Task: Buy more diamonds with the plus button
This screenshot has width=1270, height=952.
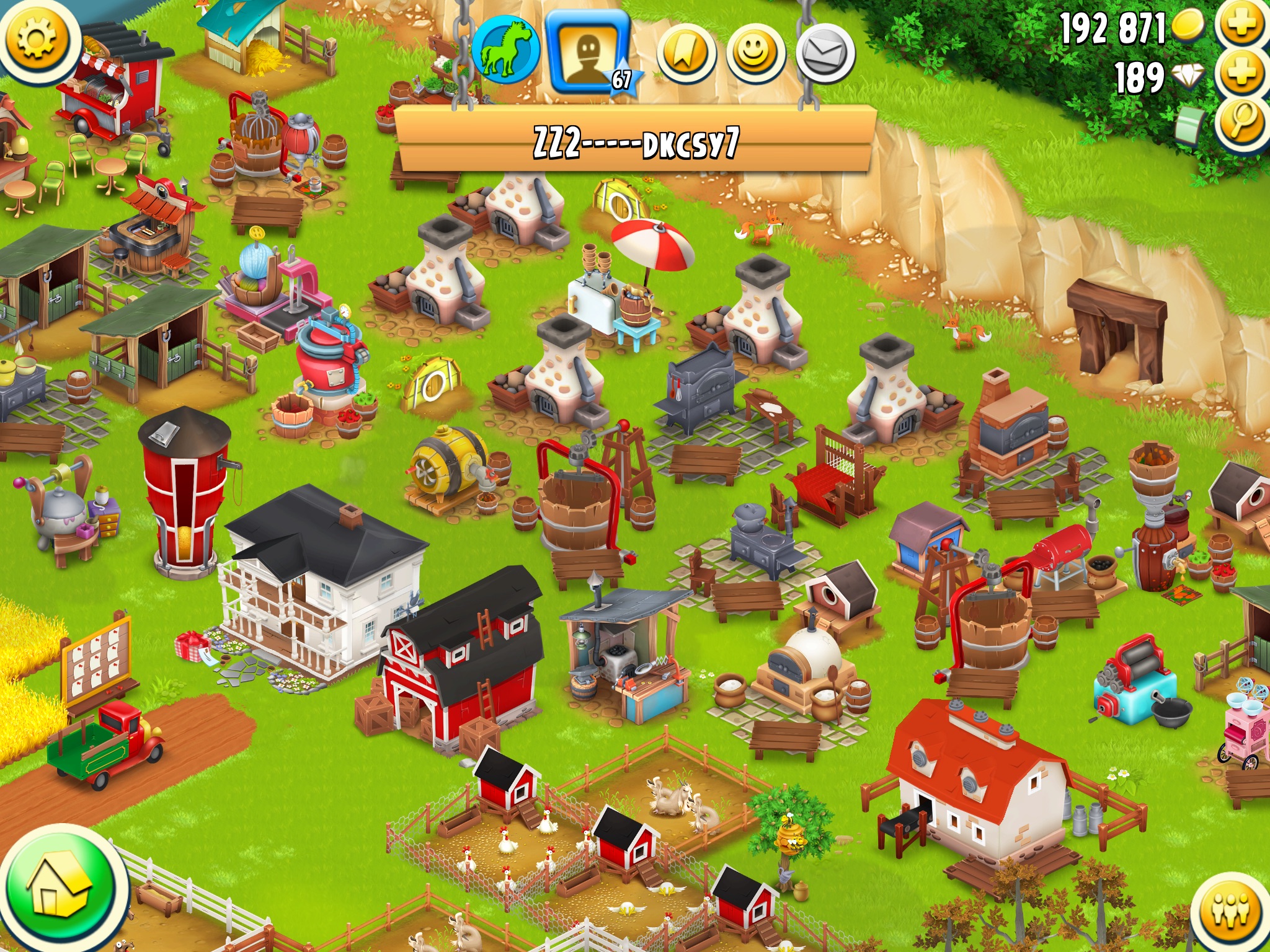Action: 1242,74
